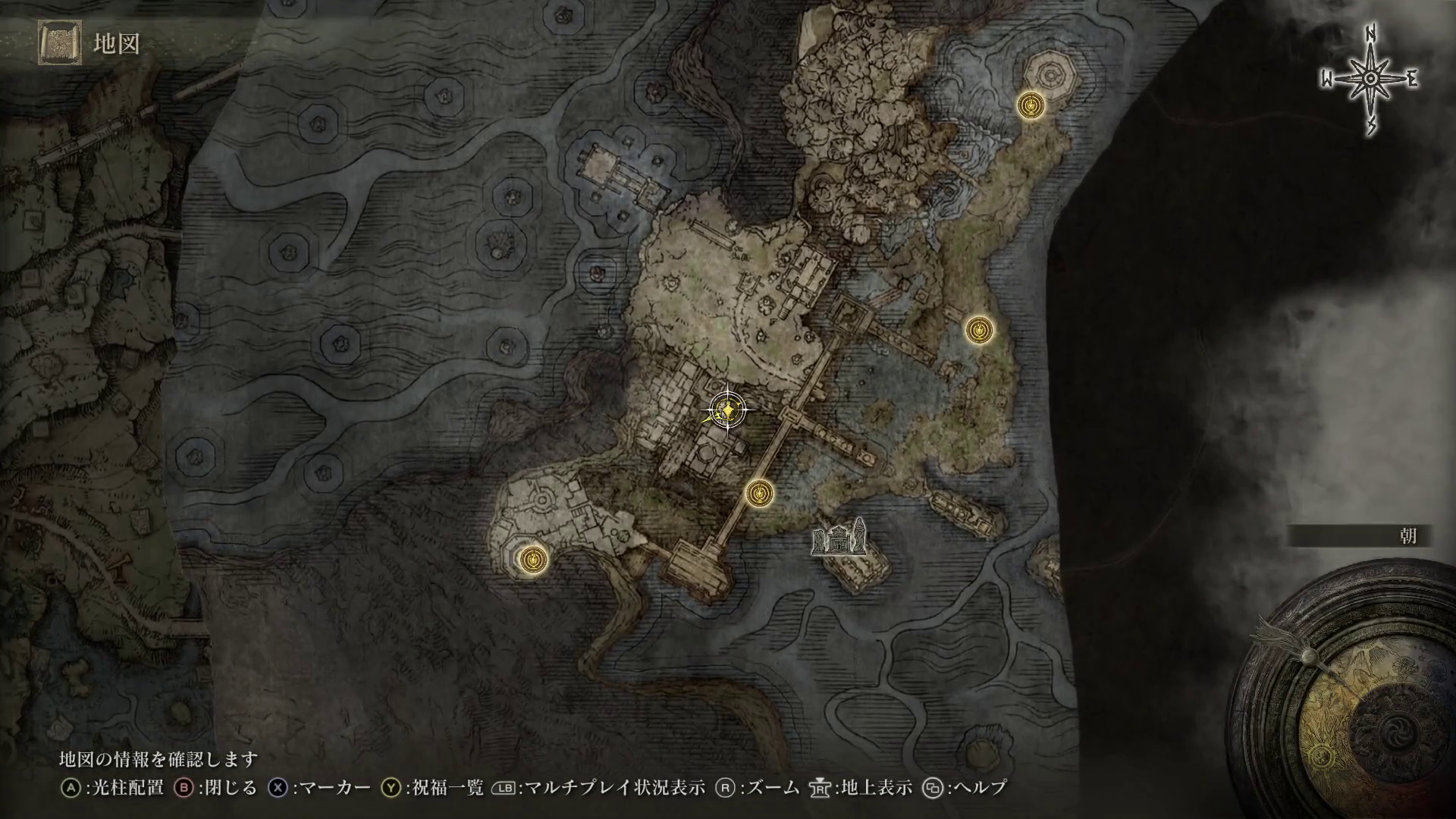Select the grace marker beside the octagonal plaza

click(1030, 105)
